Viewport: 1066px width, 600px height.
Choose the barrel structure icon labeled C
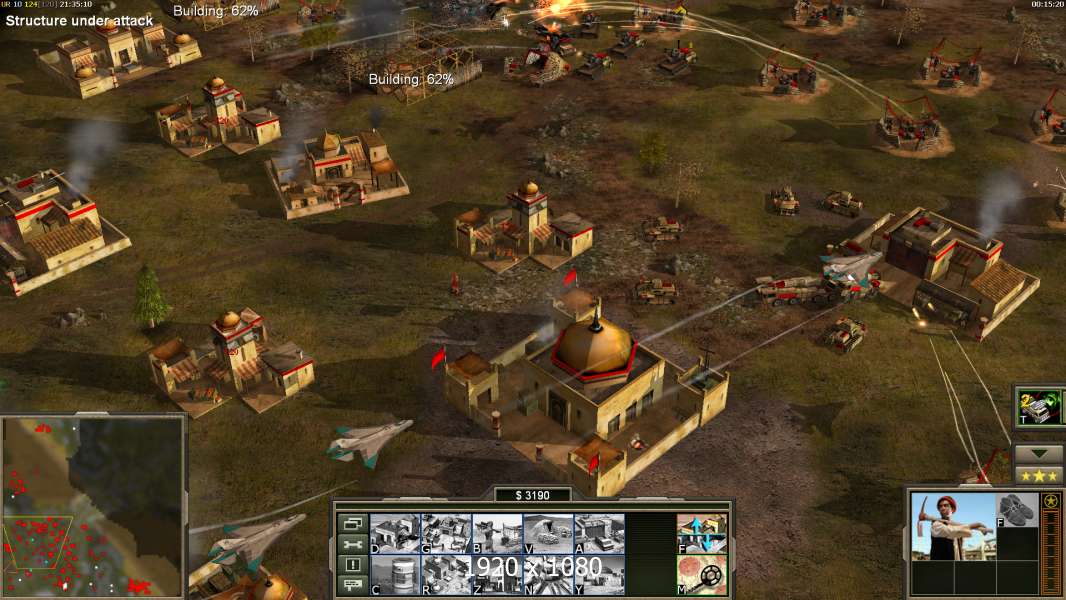pyautogui.click(x=395, y=574)
